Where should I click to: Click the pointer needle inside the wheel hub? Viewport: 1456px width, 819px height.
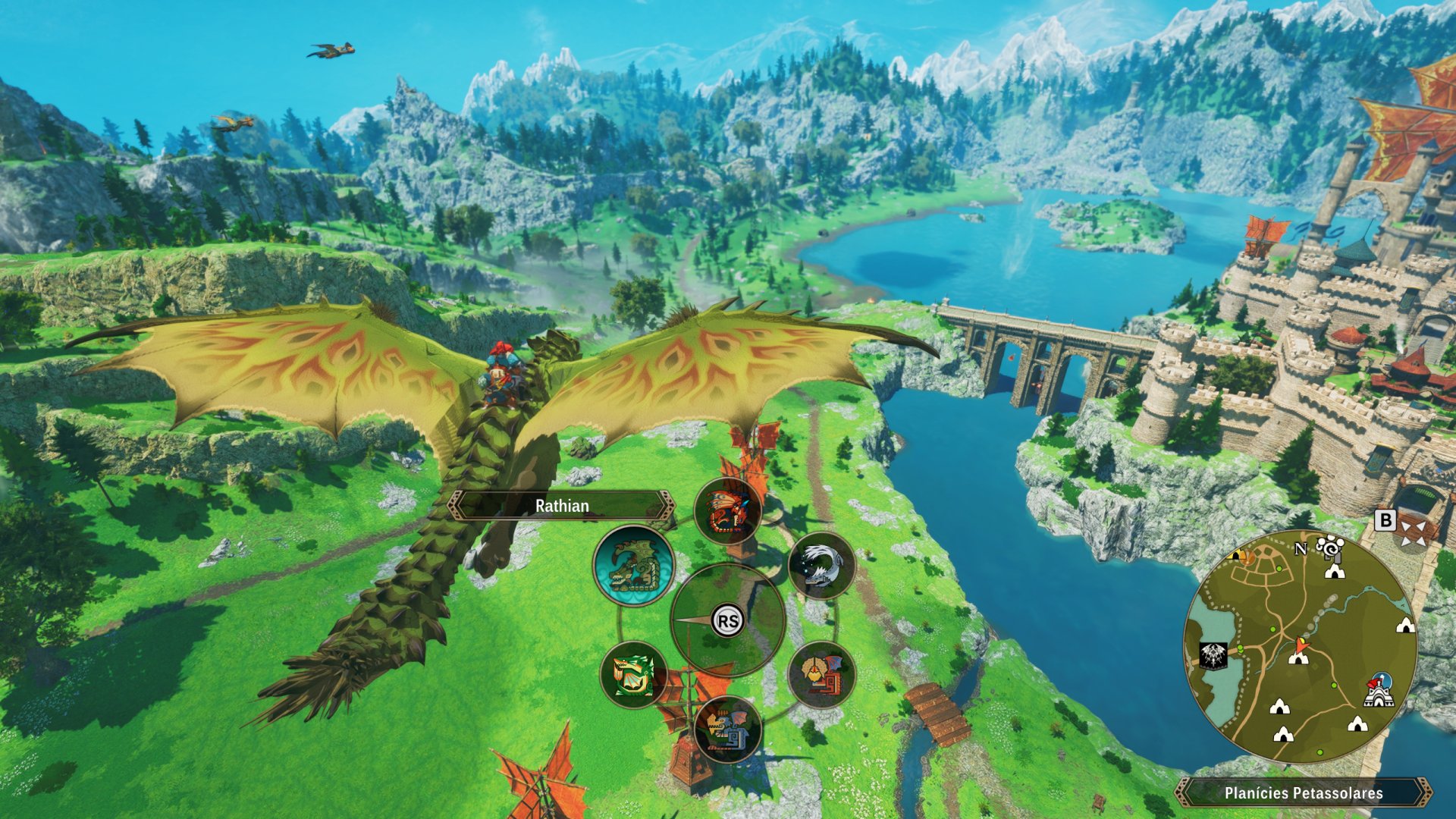click(x=692, y=621)
